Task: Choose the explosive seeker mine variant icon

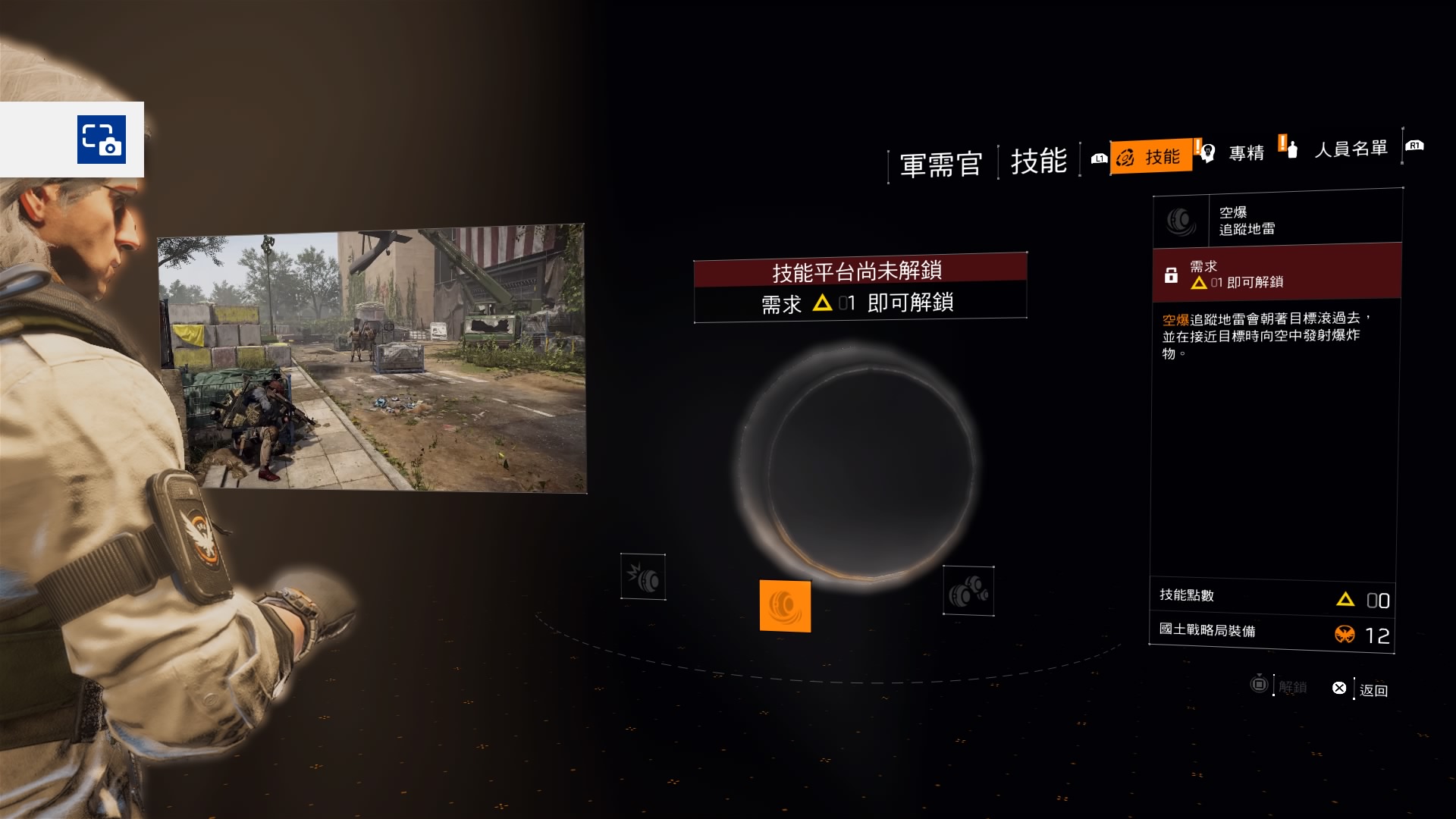Action: (x=643, y=577)
